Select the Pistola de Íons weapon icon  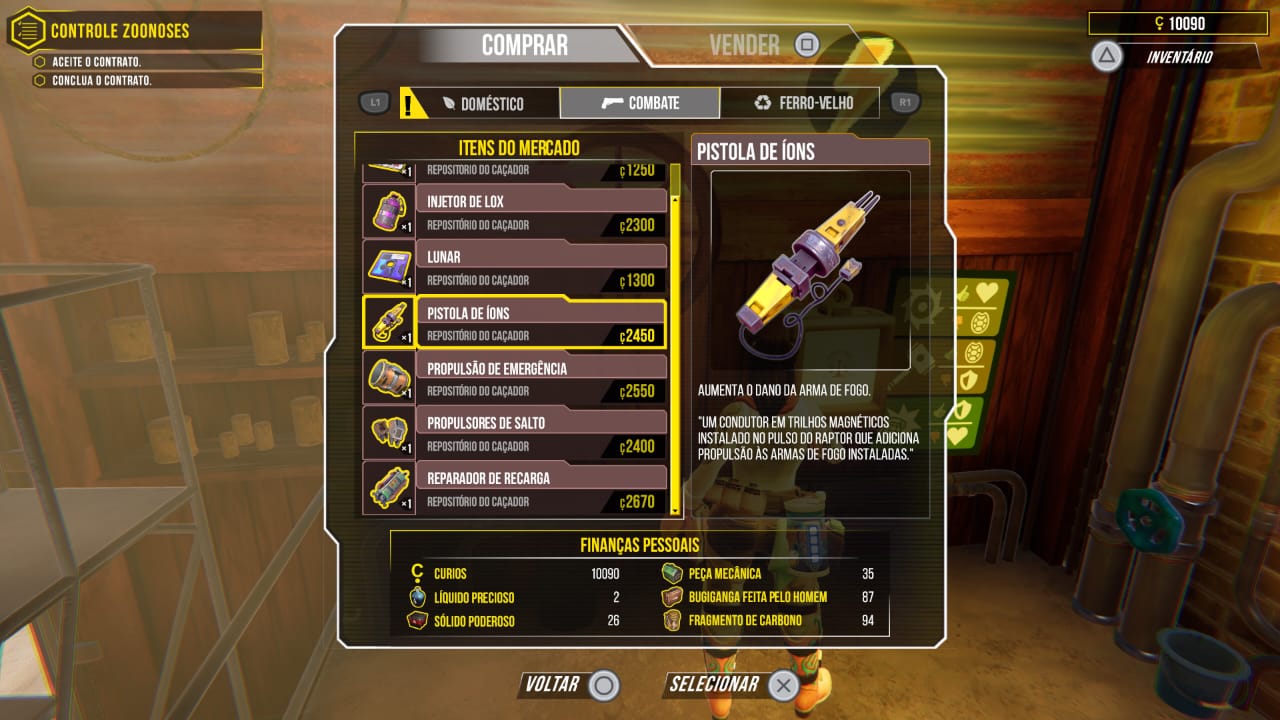(388, 322)
